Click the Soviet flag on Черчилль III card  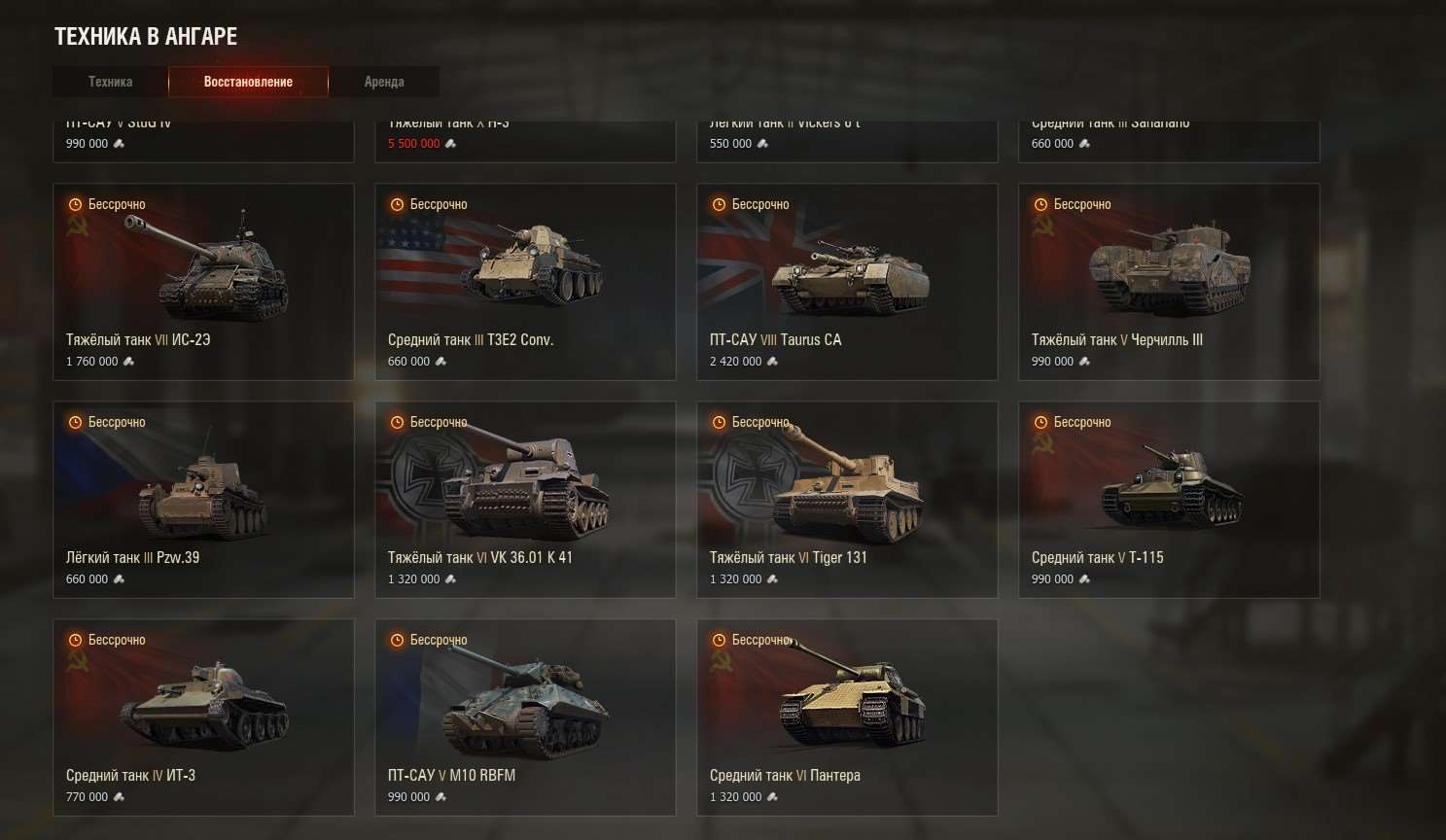click(1045, 233)
